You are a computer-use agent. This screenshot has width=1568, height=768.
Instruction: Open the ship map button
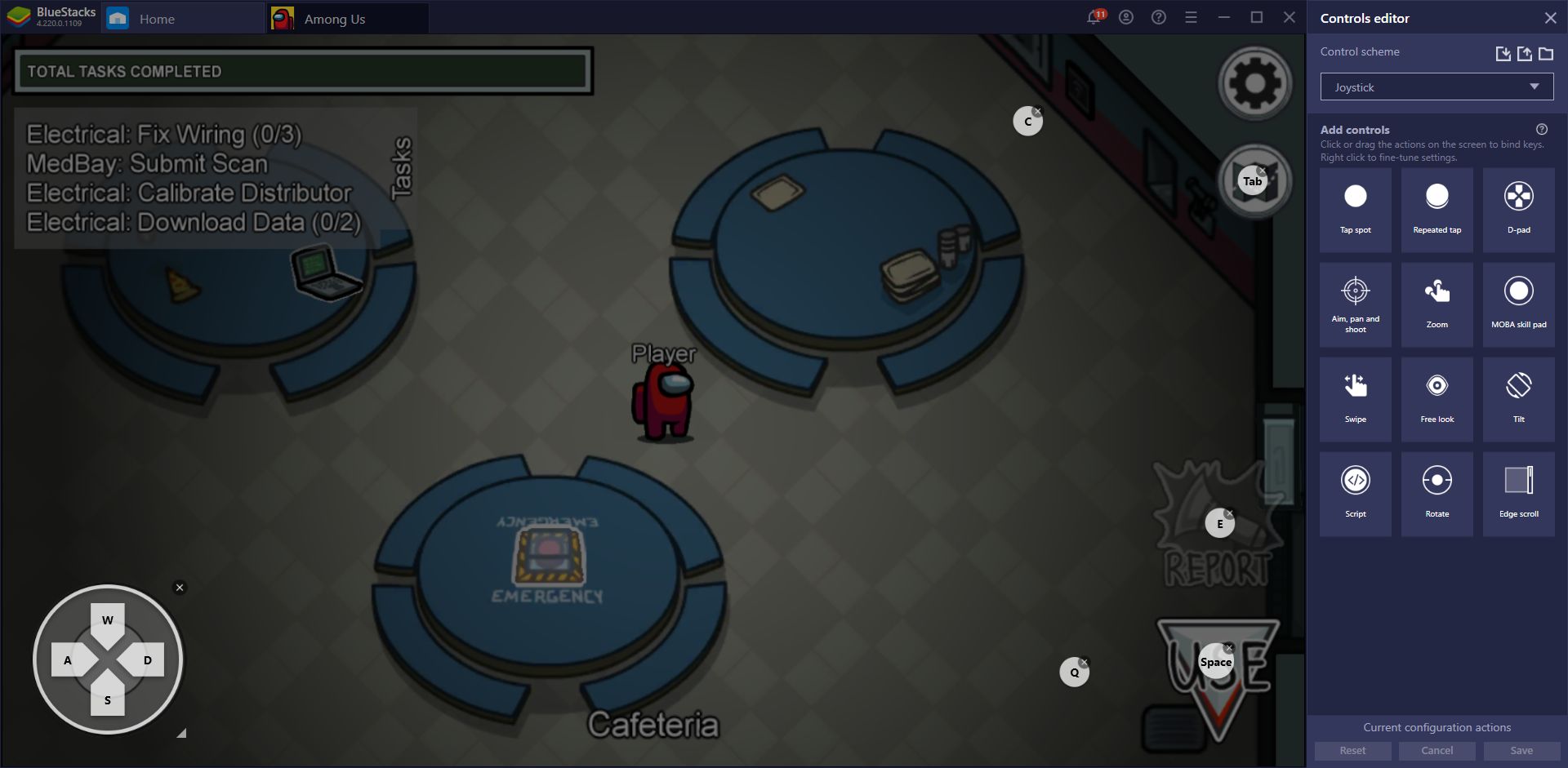tap(1254, 181)
